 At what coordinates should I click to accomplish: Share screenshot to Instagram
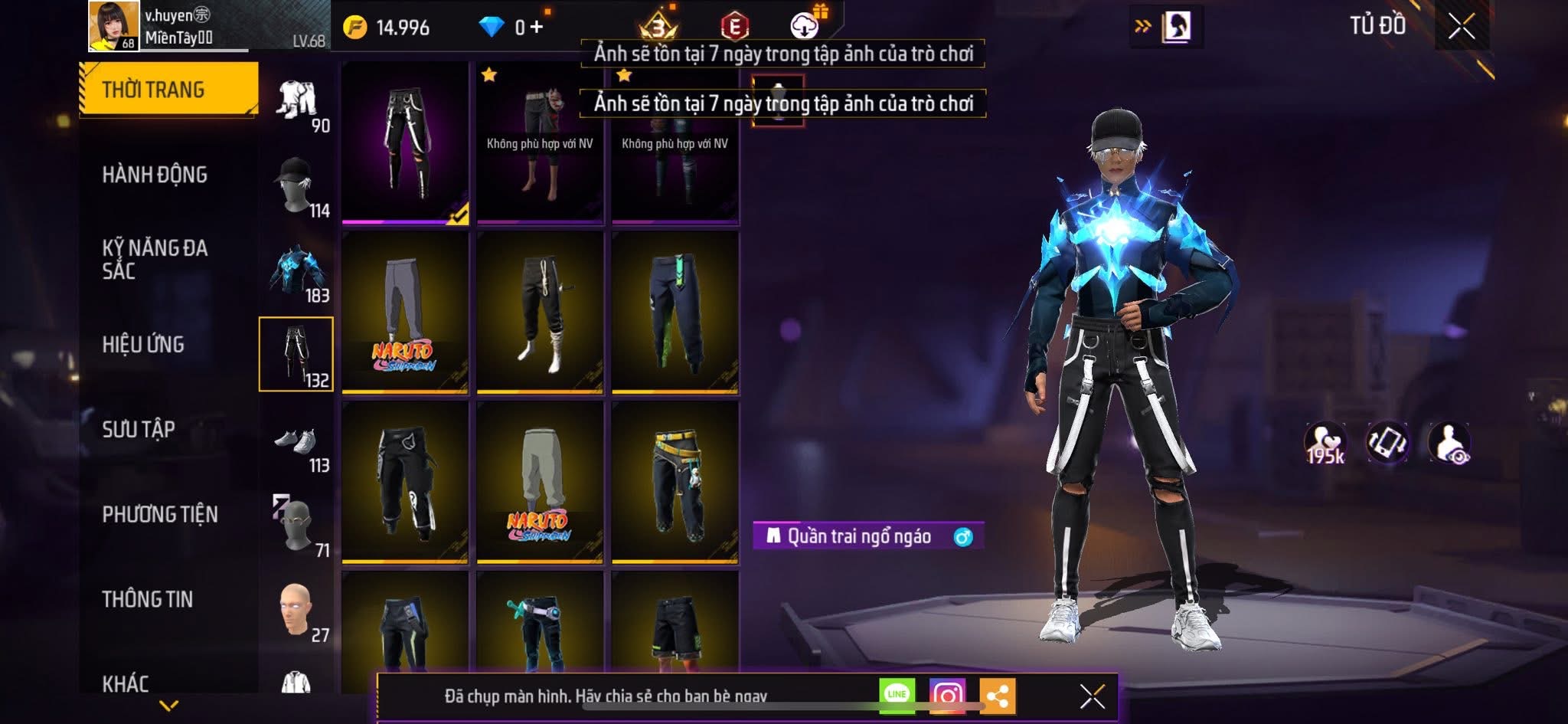pyautogui.click(x=947, y=695)
